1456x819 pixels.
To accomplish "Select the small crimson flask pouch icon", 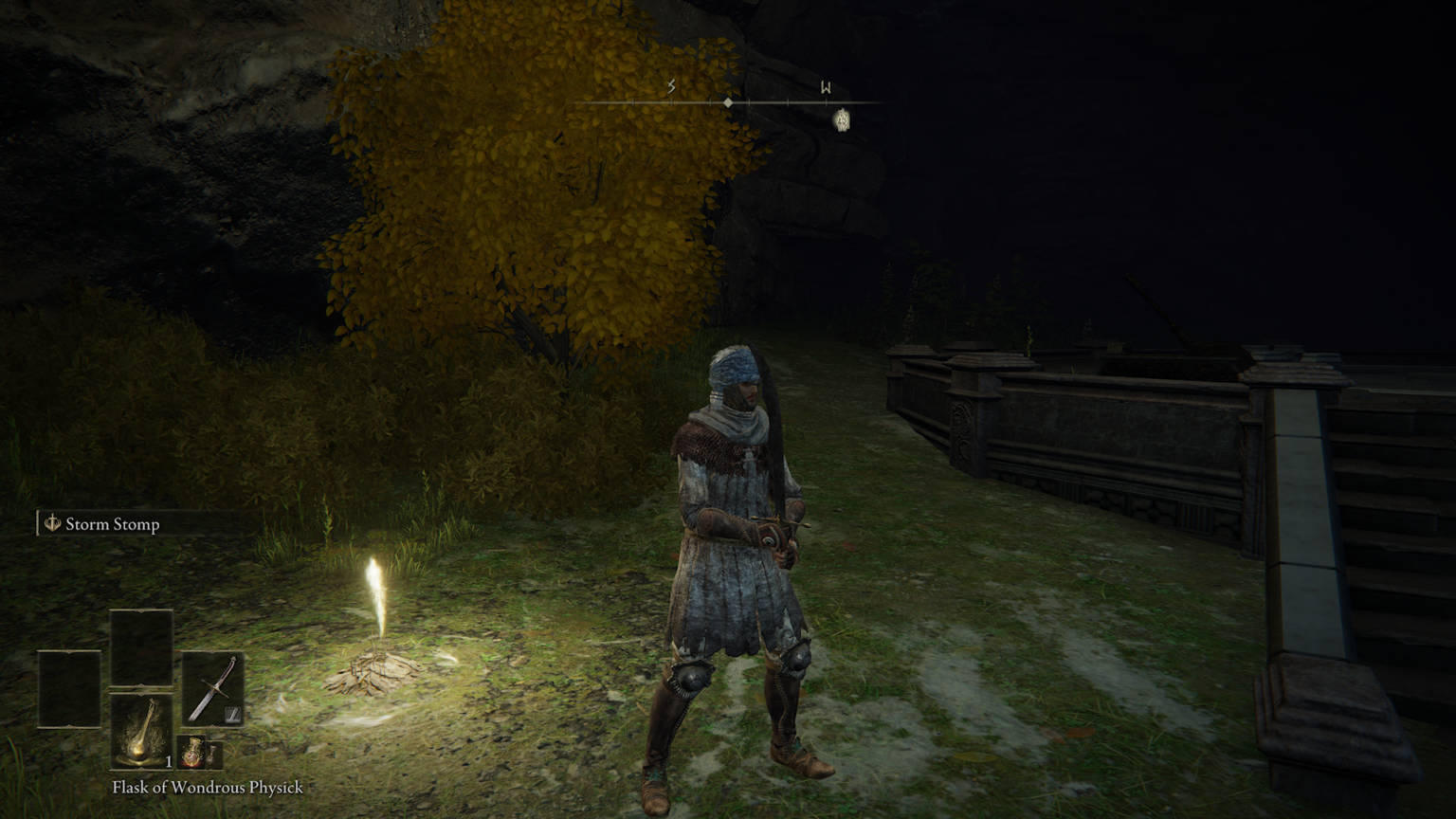I will click(x=191, y=752).
